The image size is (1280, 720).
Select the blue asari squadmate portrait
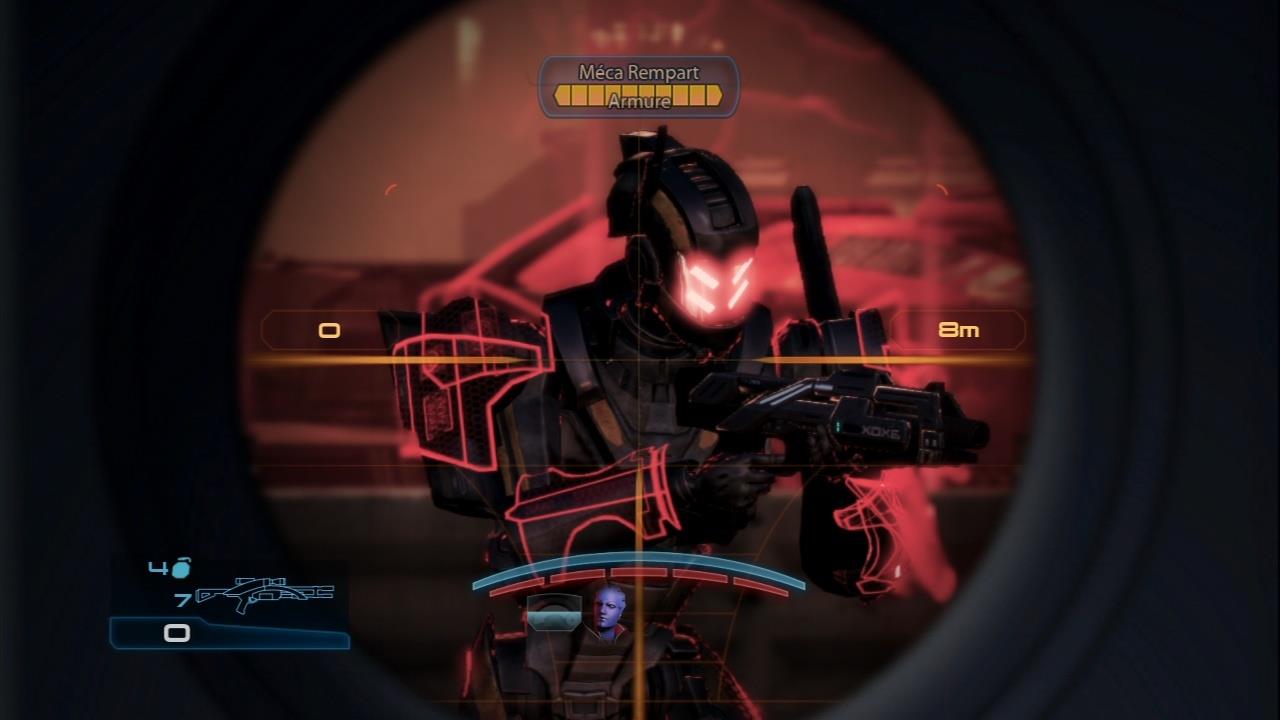[609, 613]
